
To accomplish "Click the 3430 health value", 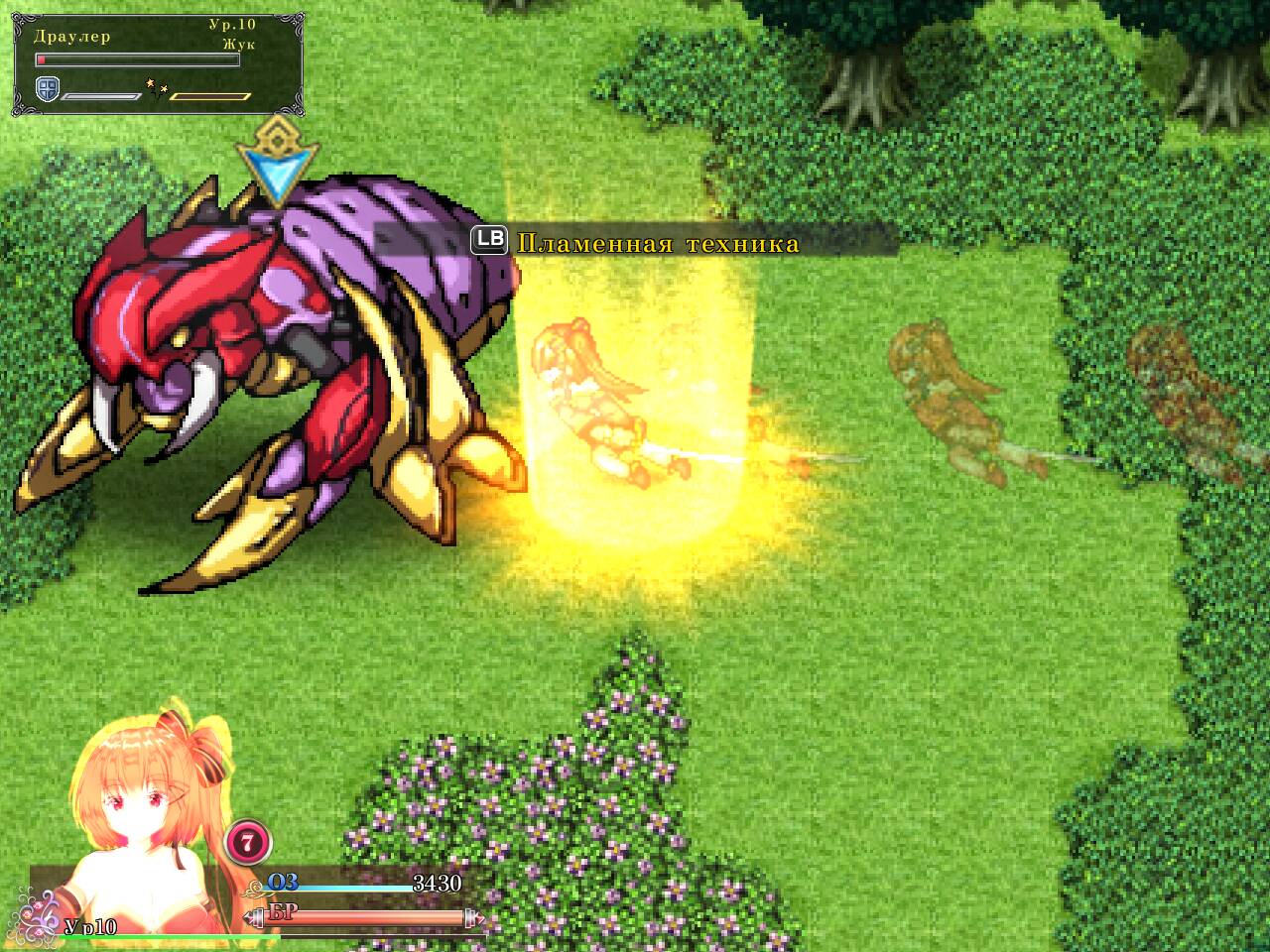I will coord(438,883).
